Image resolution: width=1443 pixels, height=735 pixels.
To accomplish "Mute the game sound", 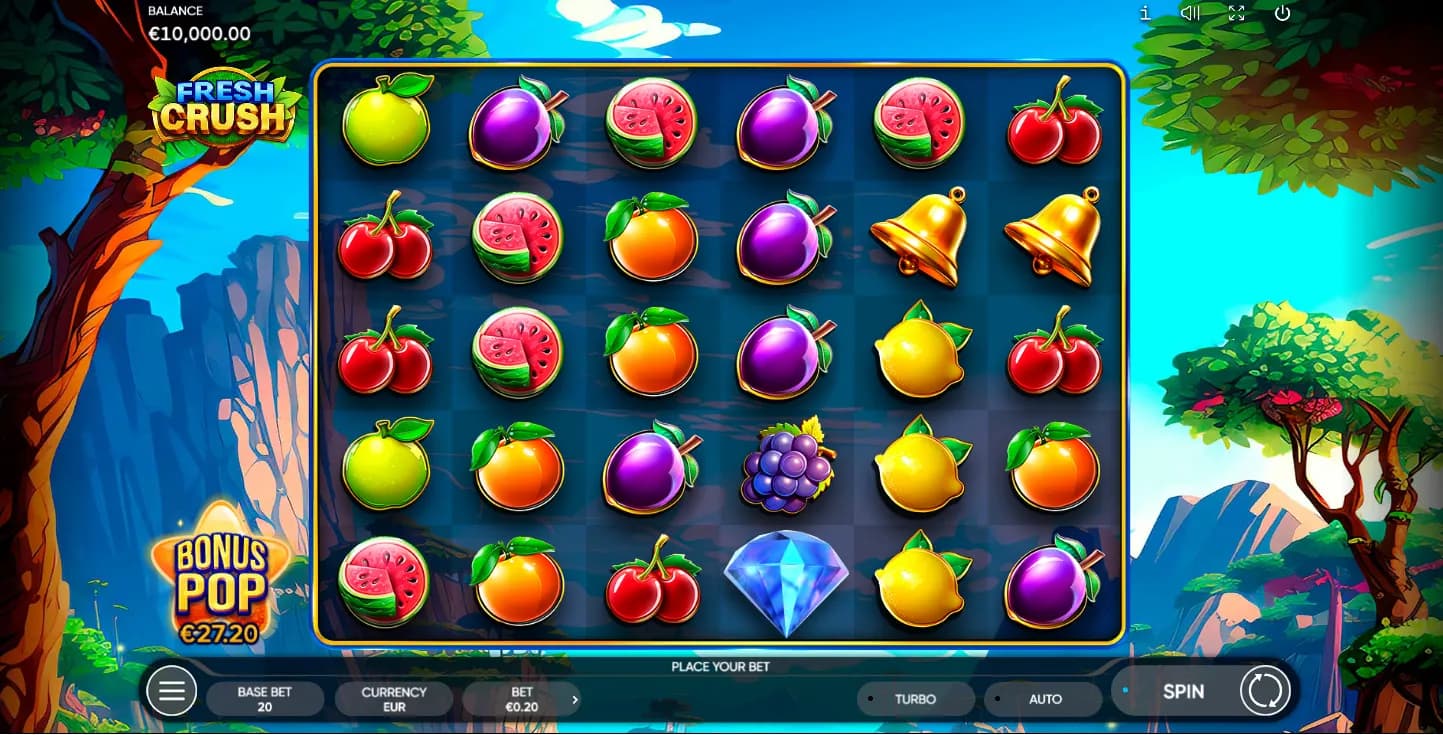I will [x=1190, y=13].
